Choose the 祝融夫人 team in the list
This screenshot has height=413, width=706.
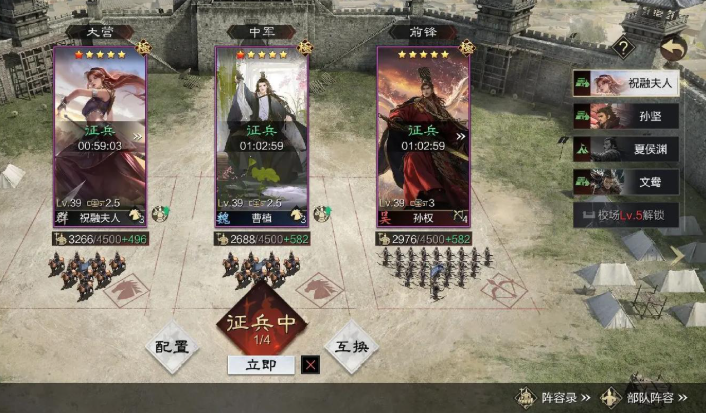pos(627,83)
